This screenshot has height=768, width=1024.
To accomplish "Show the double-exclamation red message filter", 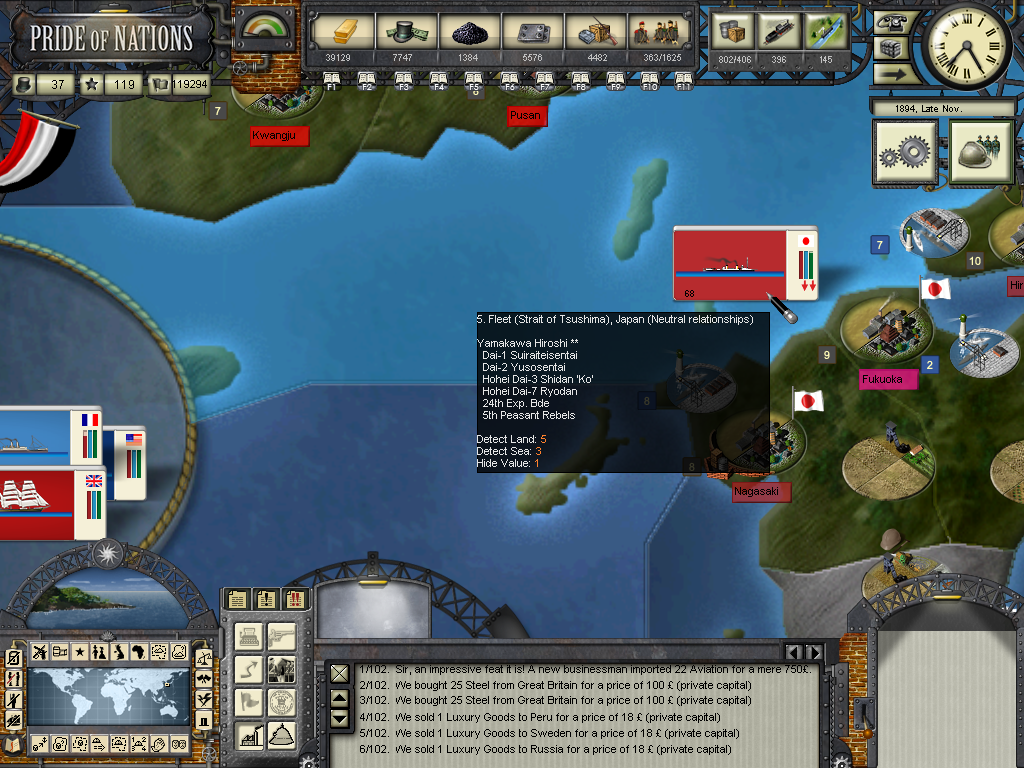I will point(295,600).
